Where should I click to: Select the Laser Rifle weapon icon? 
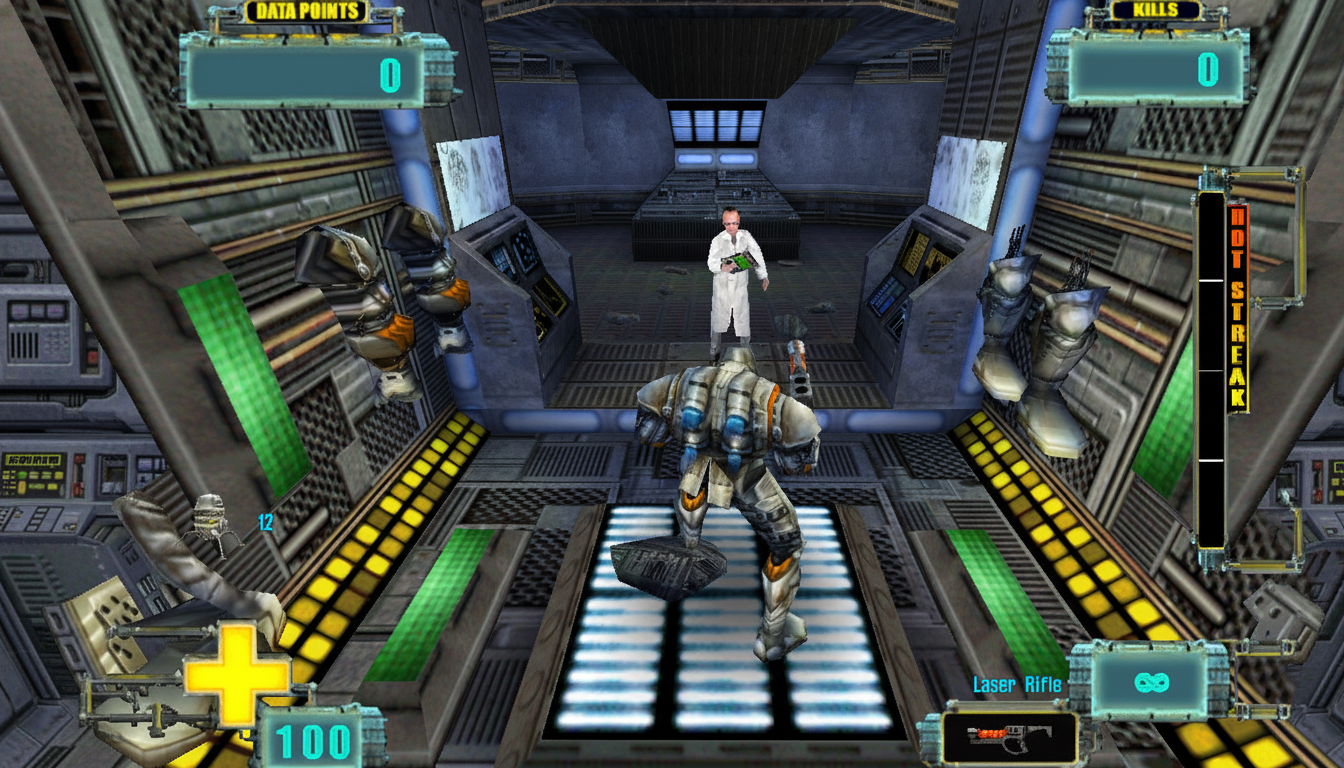click(x=1010, y=738)
